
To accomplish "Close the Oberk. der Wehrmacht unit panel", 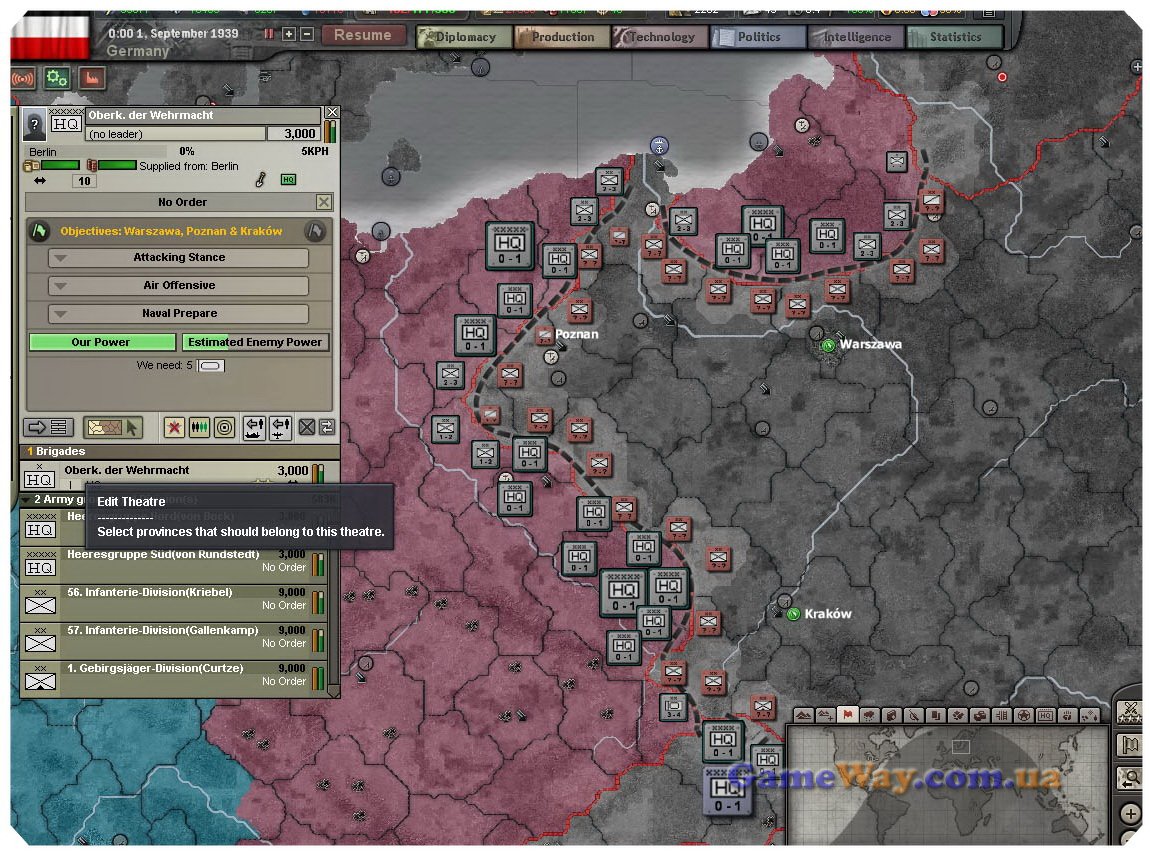I will 332,113.
